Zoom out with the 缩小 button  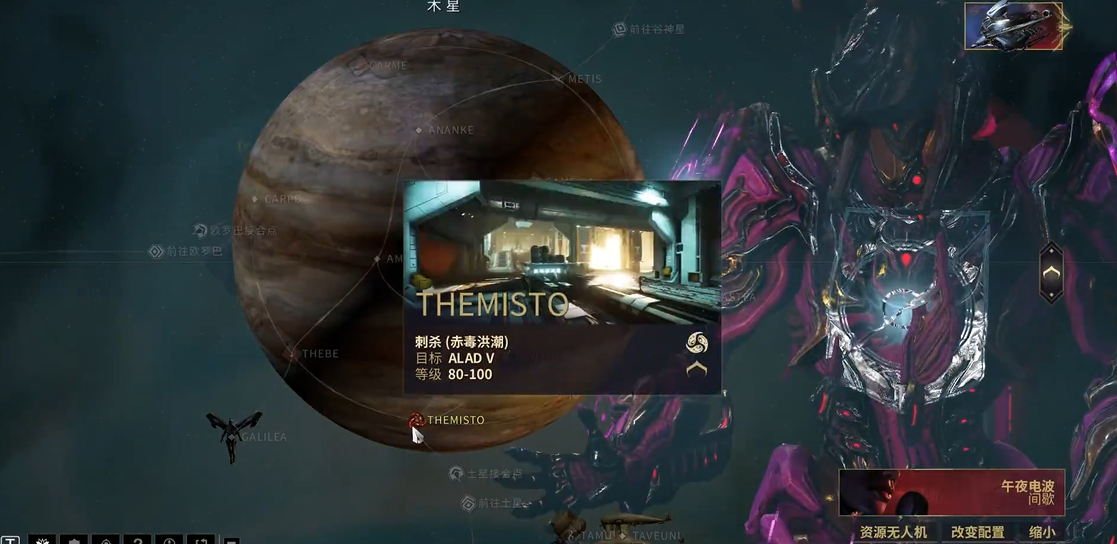[x=1040, y=532]
